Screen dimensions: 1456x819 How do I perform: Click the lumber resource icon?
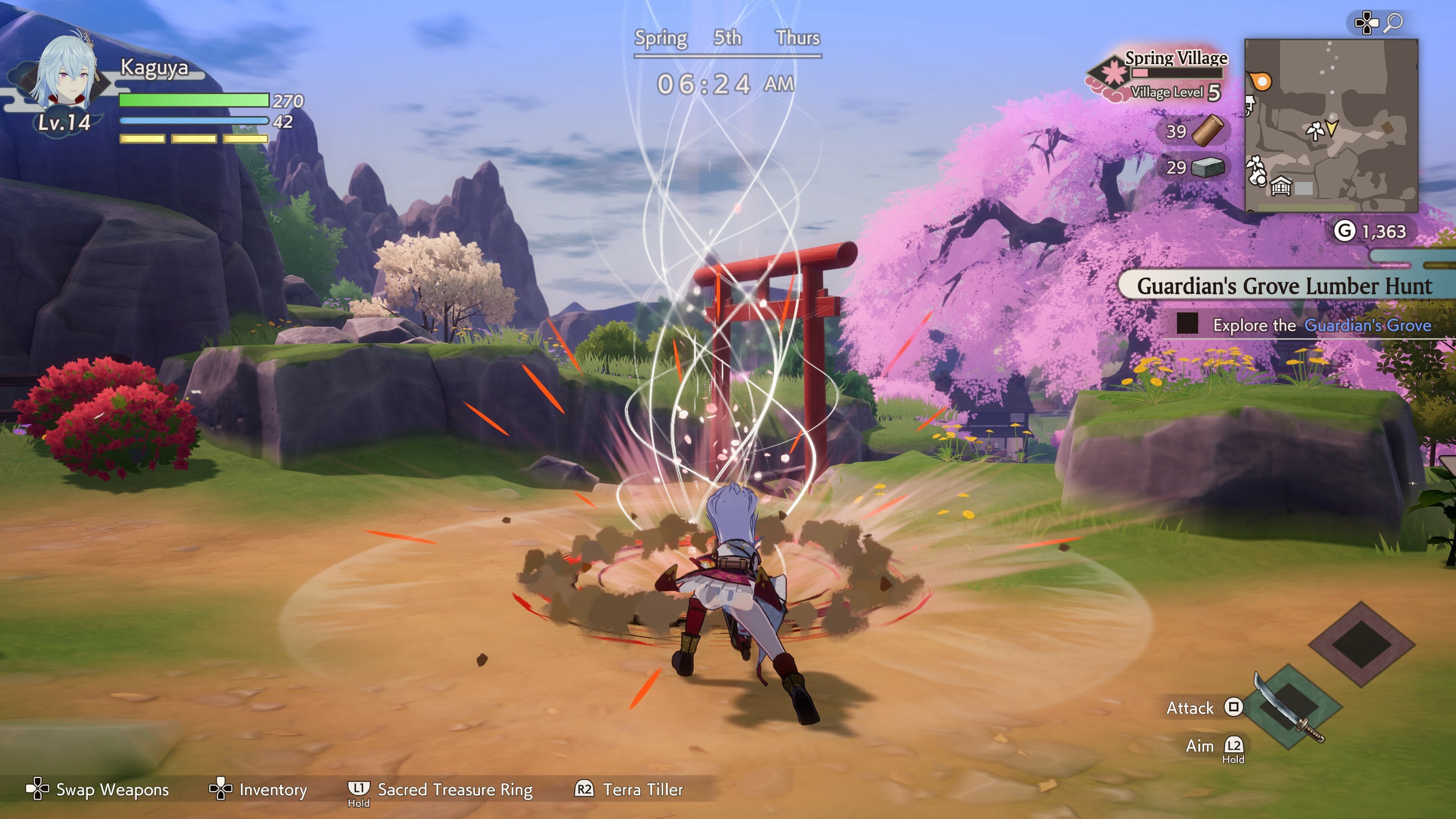(1208, 130)
